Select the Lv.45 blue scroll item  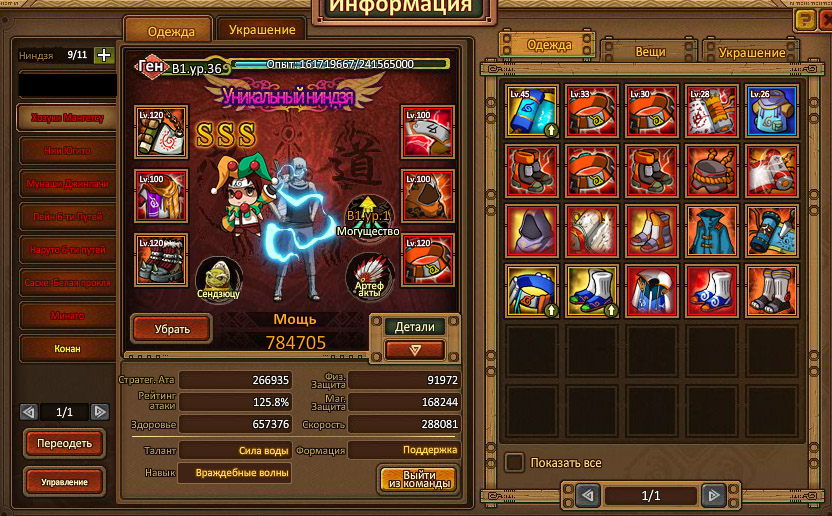pos(532,111)
